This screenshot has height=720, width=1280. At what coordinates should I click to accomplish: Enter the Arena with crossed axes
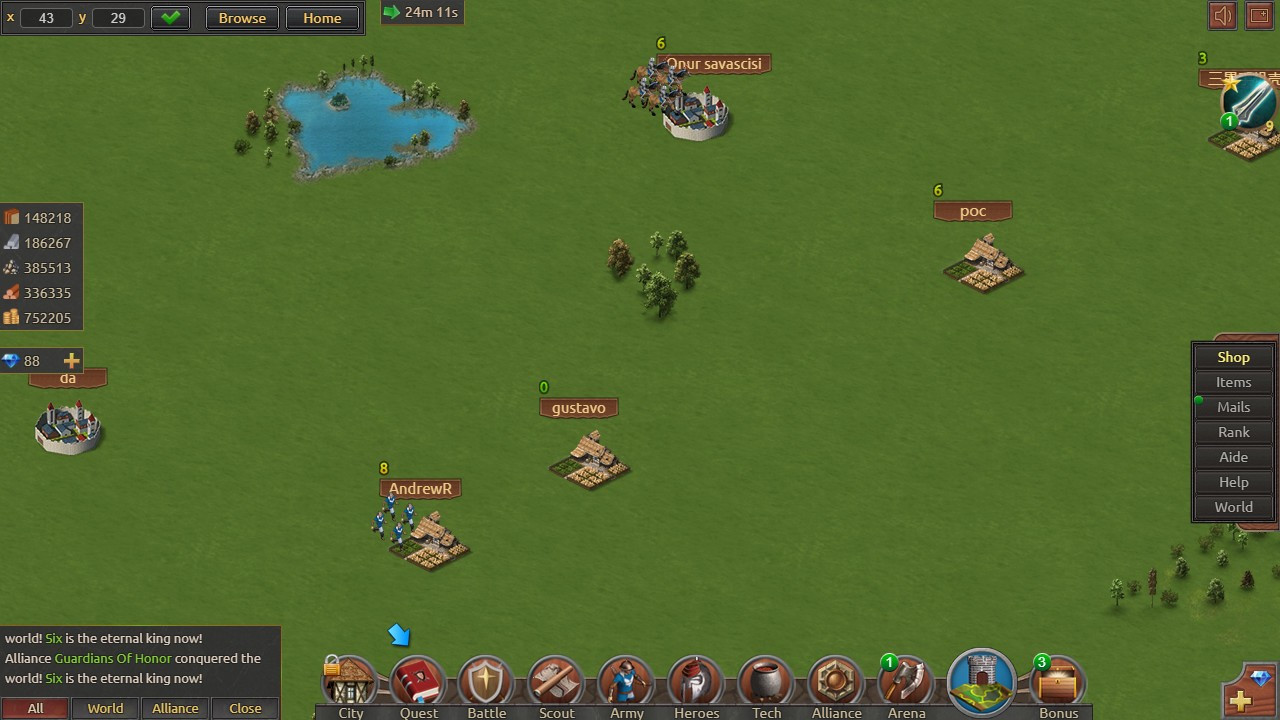906,684
